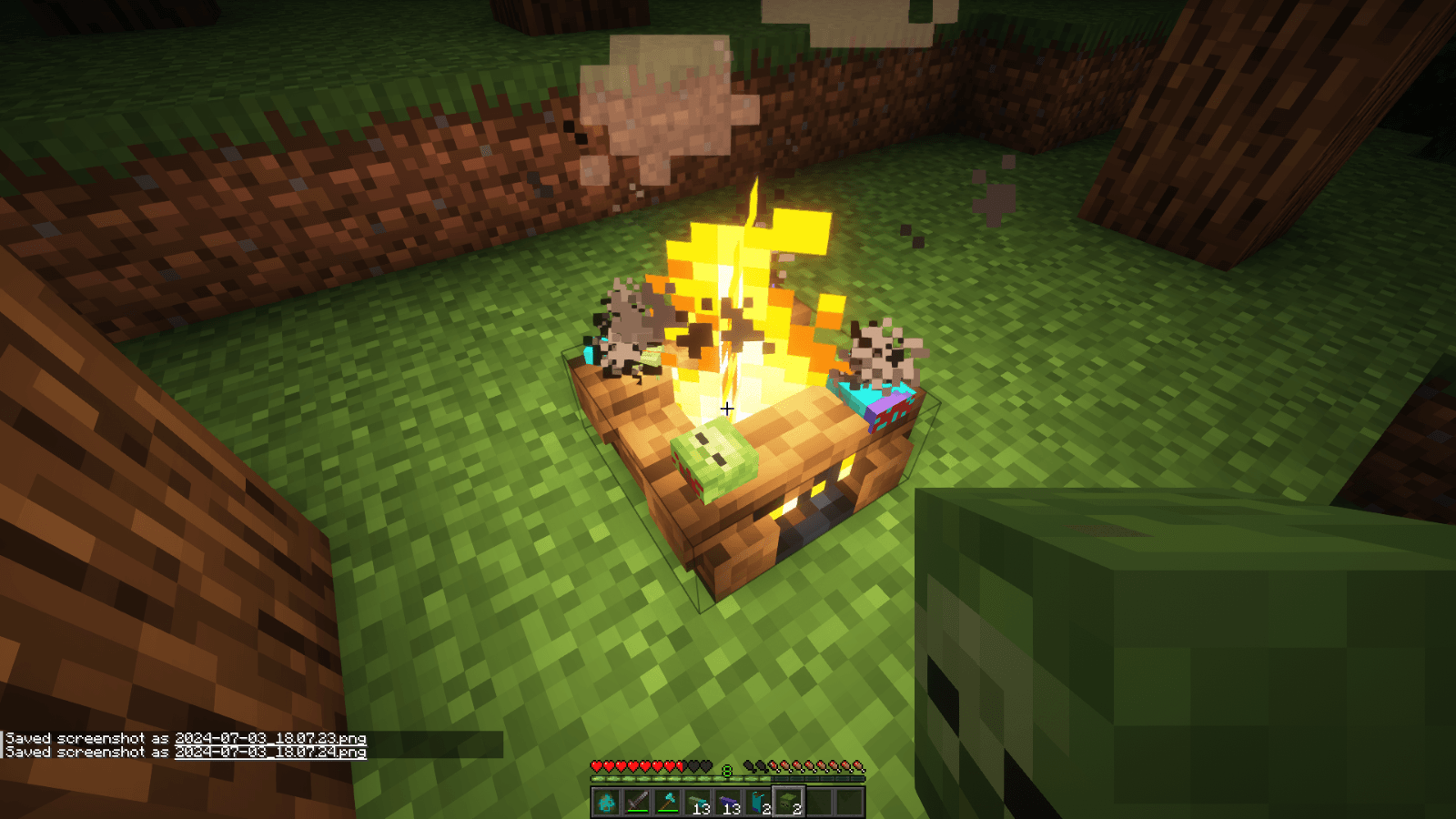Viewport: 1456px width, 819px height.
Task: Click the purple item stack showing 13
Action: coord(728,800)
